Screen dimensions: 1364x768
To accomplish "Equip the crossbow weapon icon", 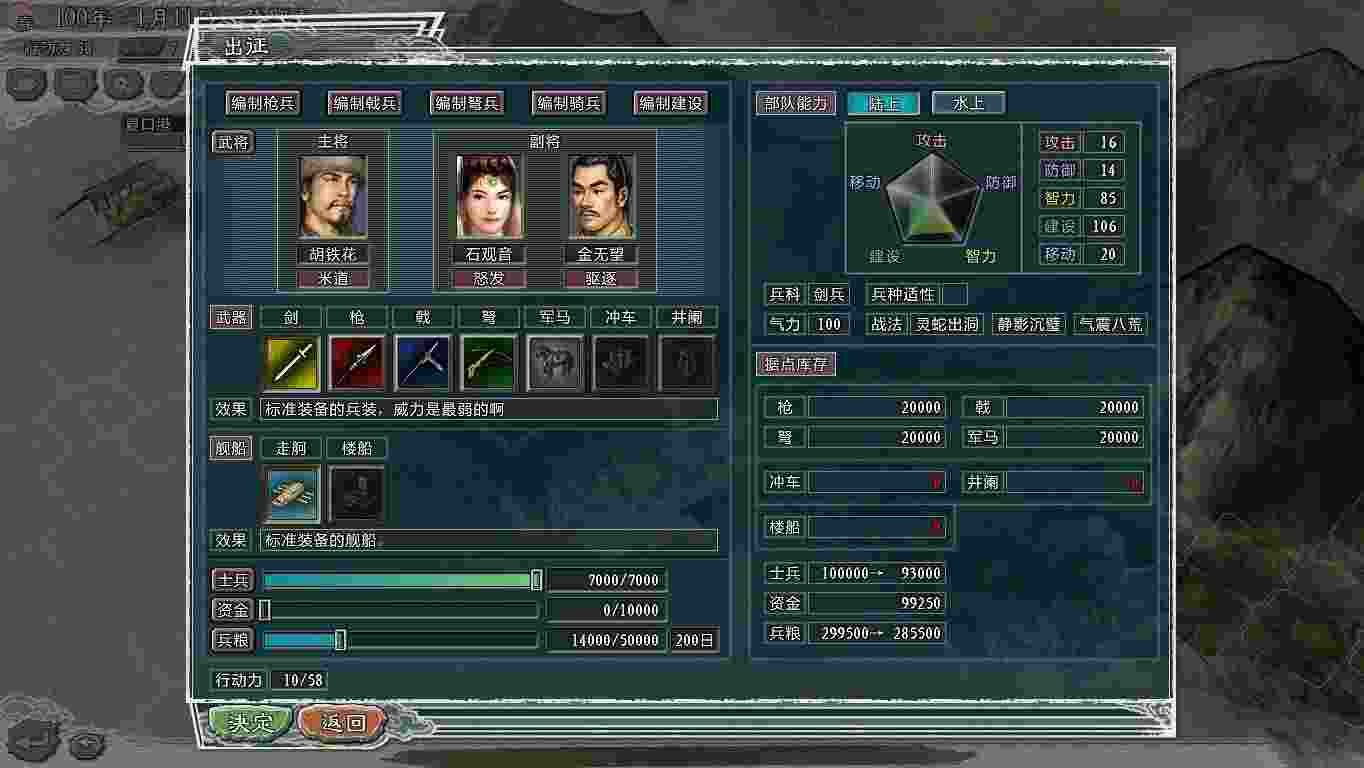I will [488, 363].
